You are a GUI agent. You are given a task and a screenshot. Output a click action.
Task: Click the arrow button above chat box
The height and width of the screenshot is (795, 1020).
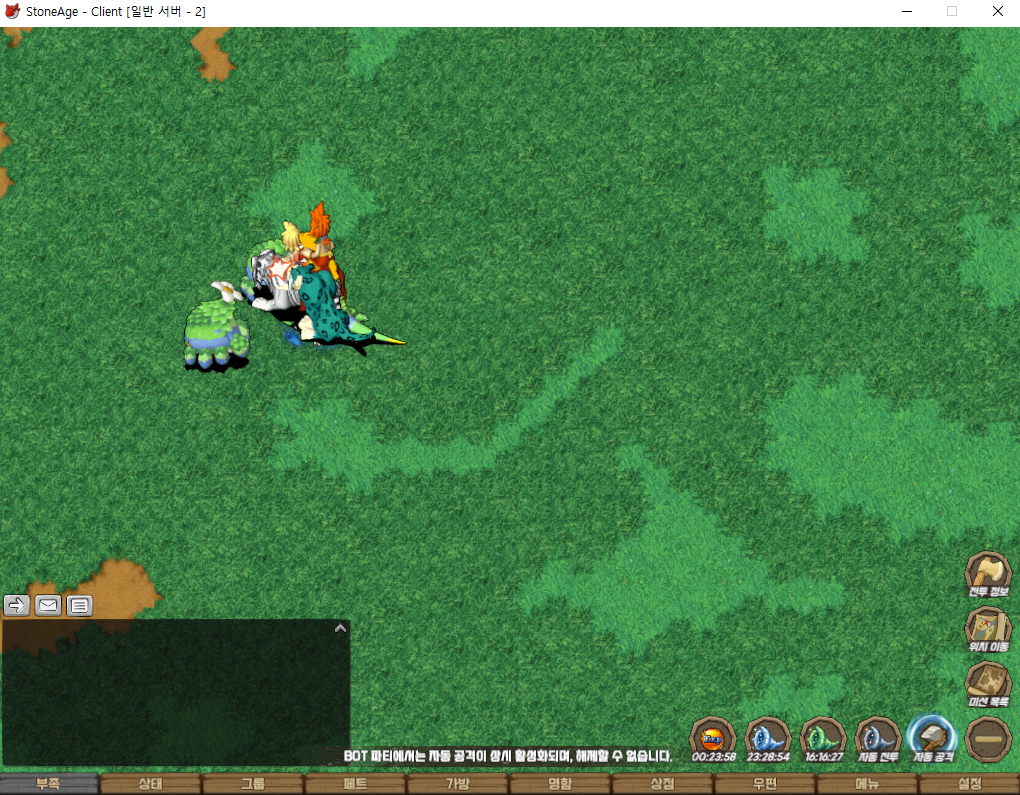point(18,605)
